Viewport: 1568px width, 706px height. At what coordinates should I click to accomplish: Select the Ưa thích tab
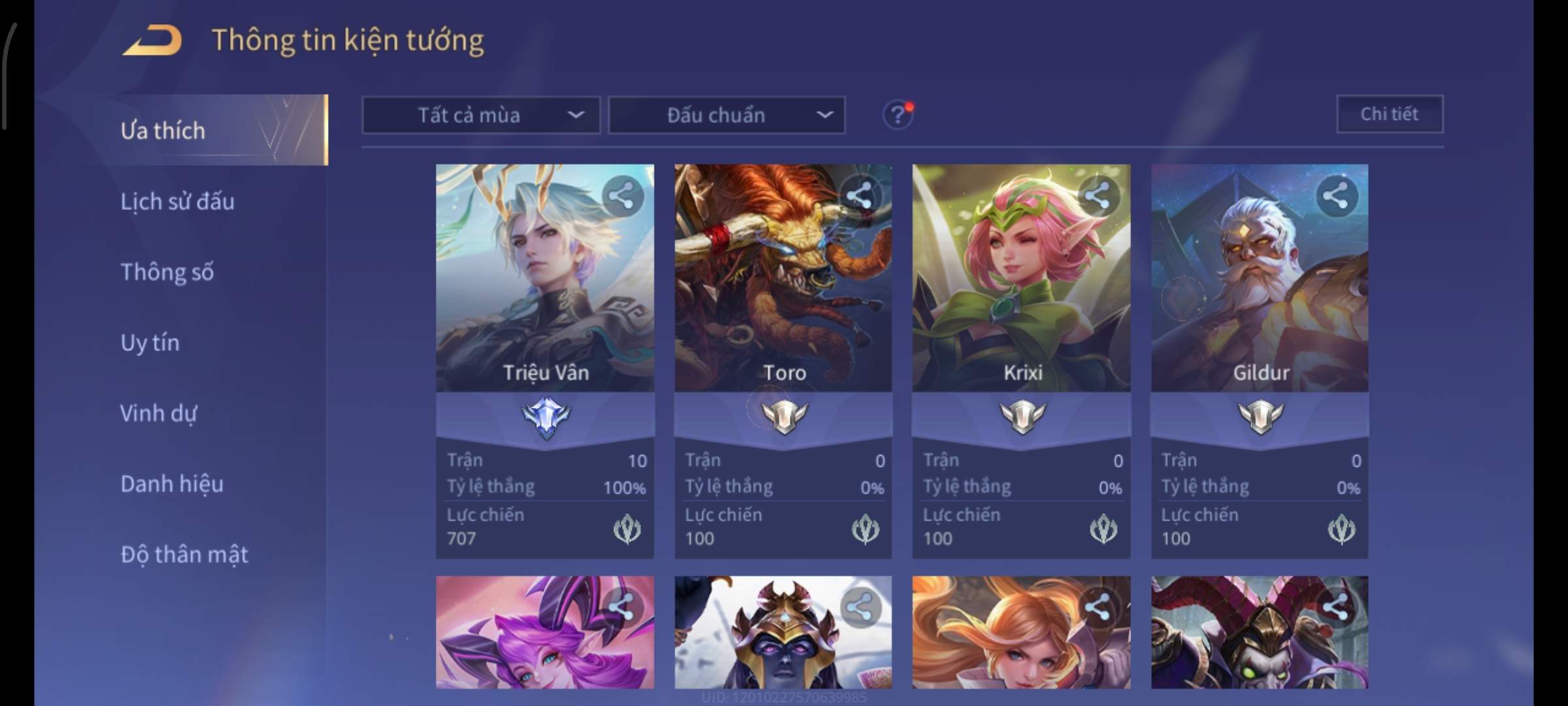point(163,131)
